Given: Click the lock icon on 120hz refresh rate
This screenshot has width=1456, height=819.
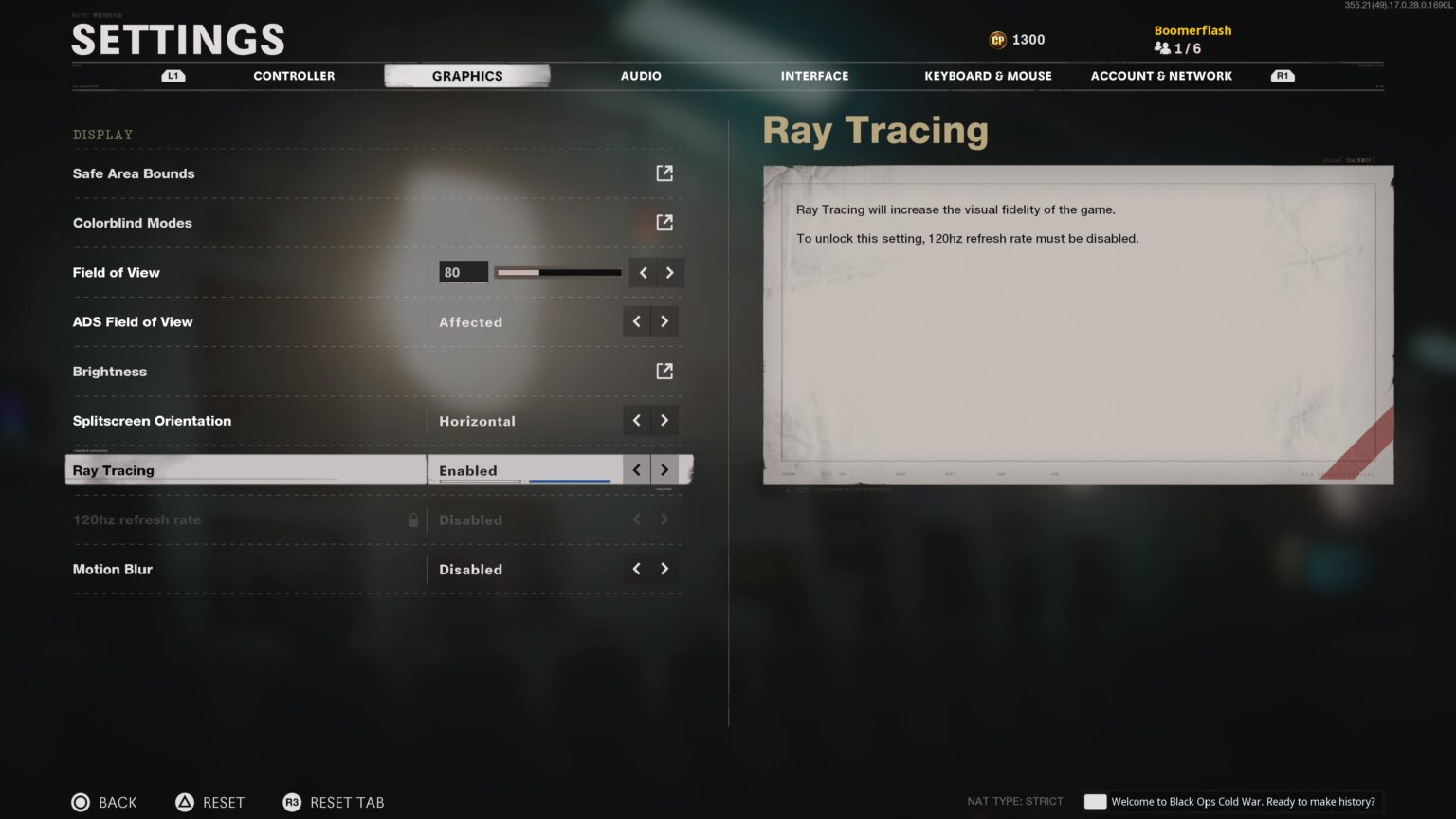Looking at the screenshot, I should [x=413, y=519].
